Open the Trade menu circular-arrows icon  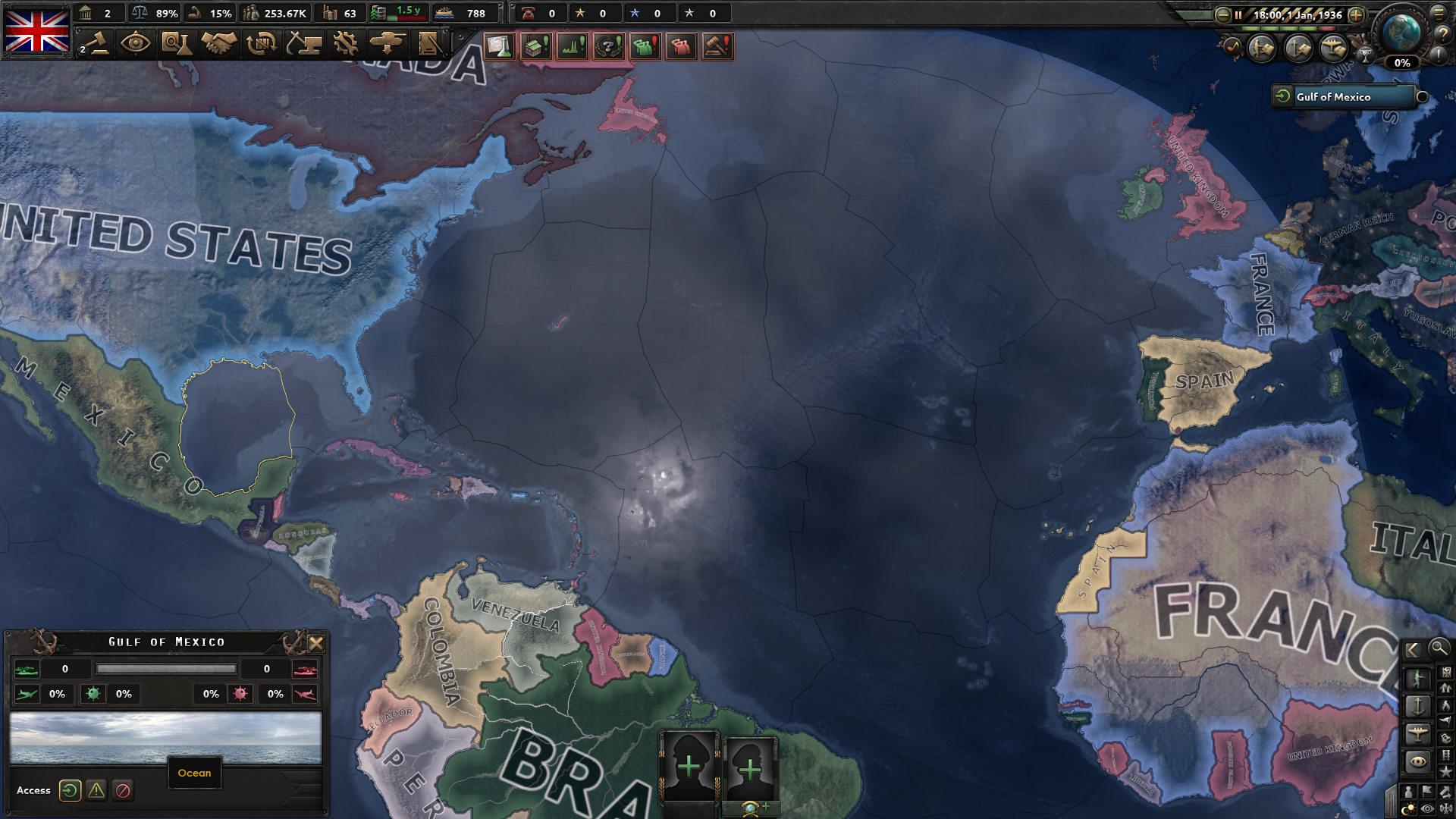262,44
